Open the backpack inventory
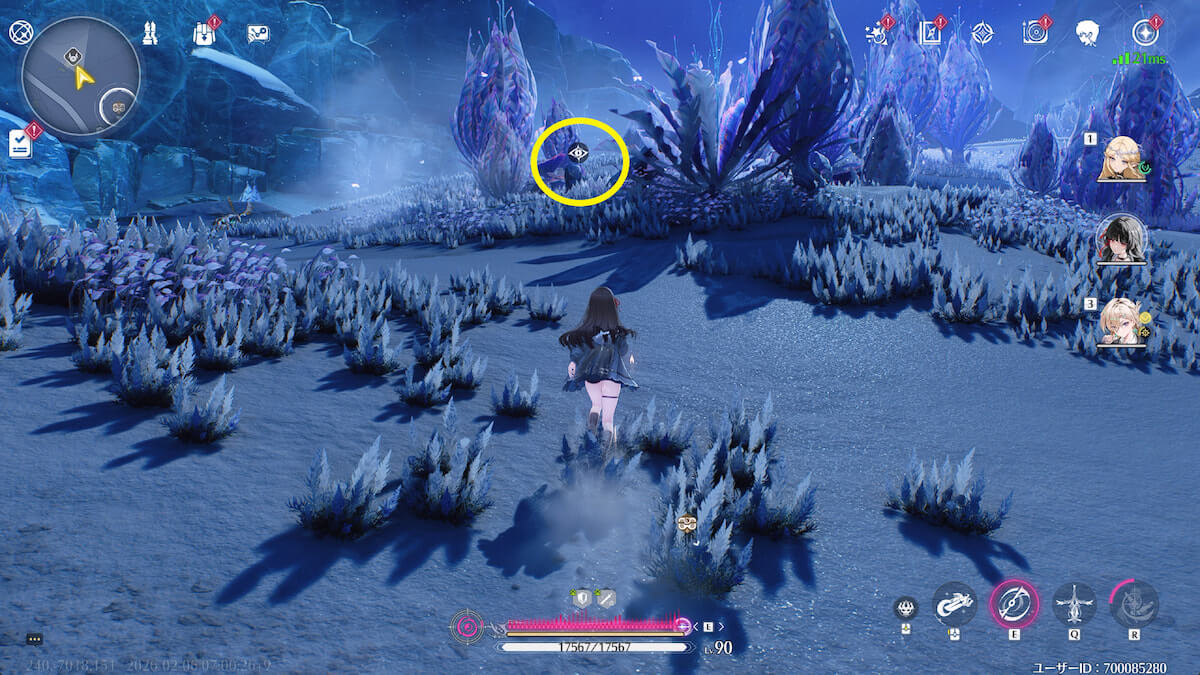 tap(204, 34)
